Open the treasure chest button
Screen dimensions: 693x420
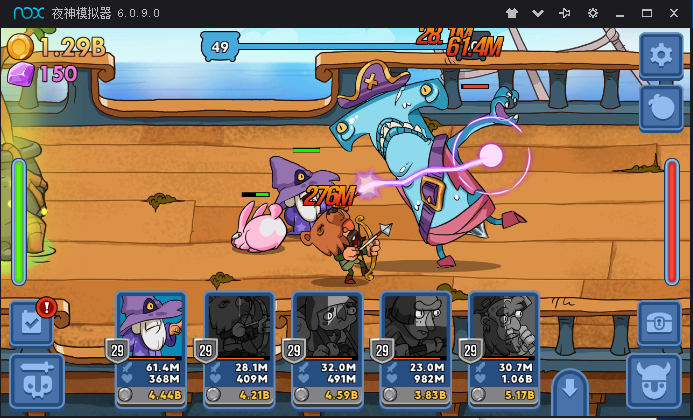(x=659, y=324)
